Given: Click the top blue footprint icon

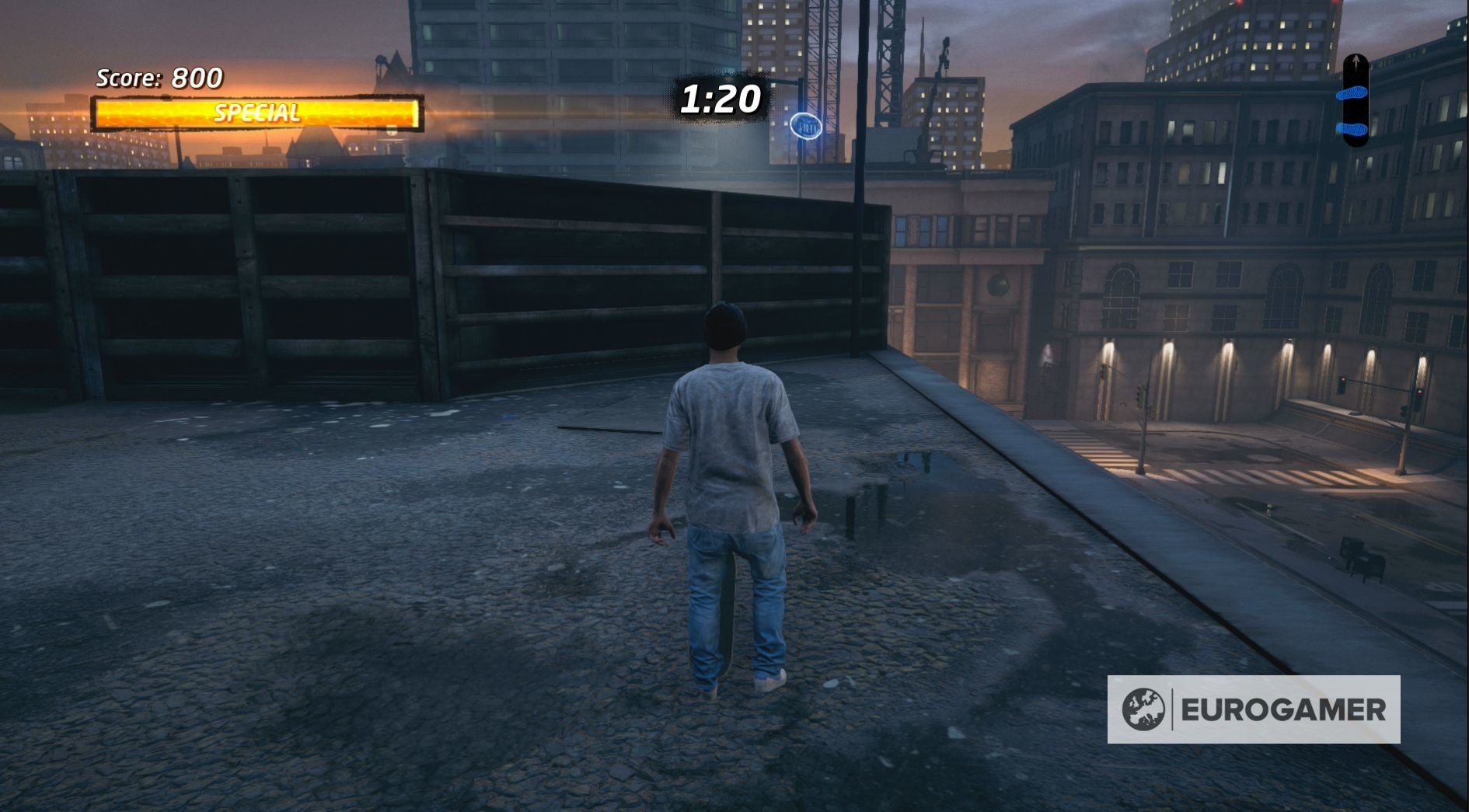Looking at the screenshot, I should 1353,94.
